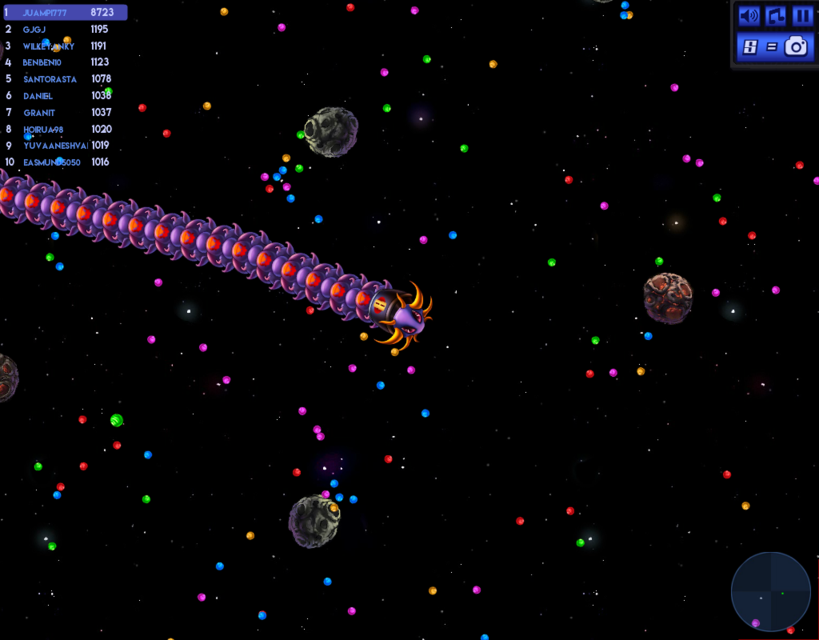The image size is (819, 640).
Task: Click the circular minimap radar
Action: click(770, 591)
